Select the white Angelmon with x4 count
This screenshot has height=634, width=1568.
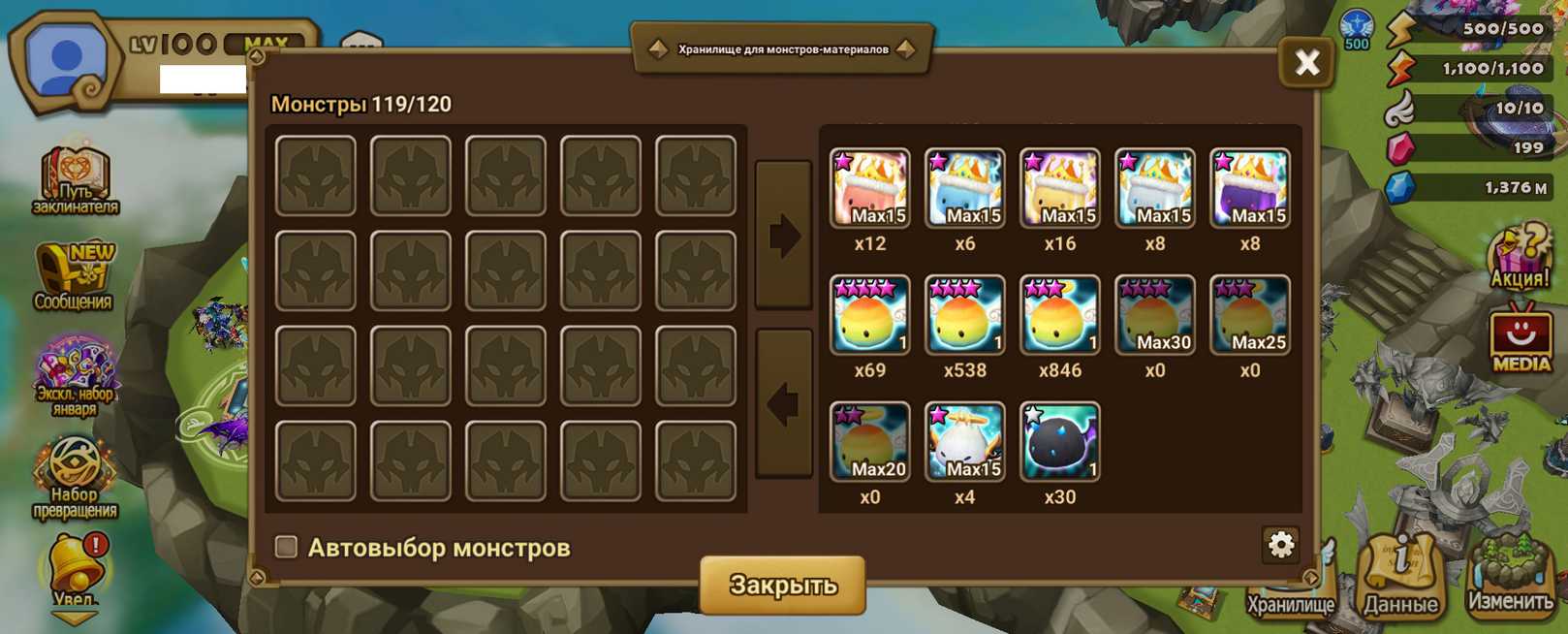click(x=964, y=442)
